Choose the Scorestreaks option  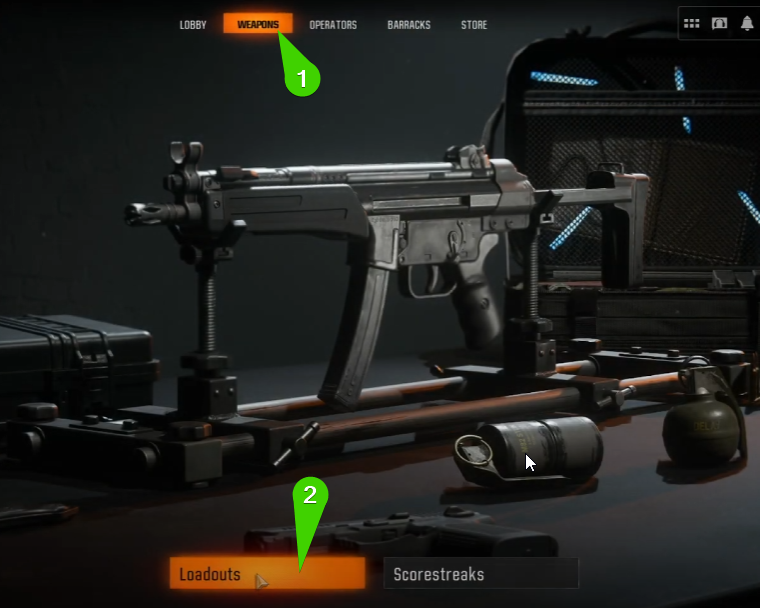480,574
